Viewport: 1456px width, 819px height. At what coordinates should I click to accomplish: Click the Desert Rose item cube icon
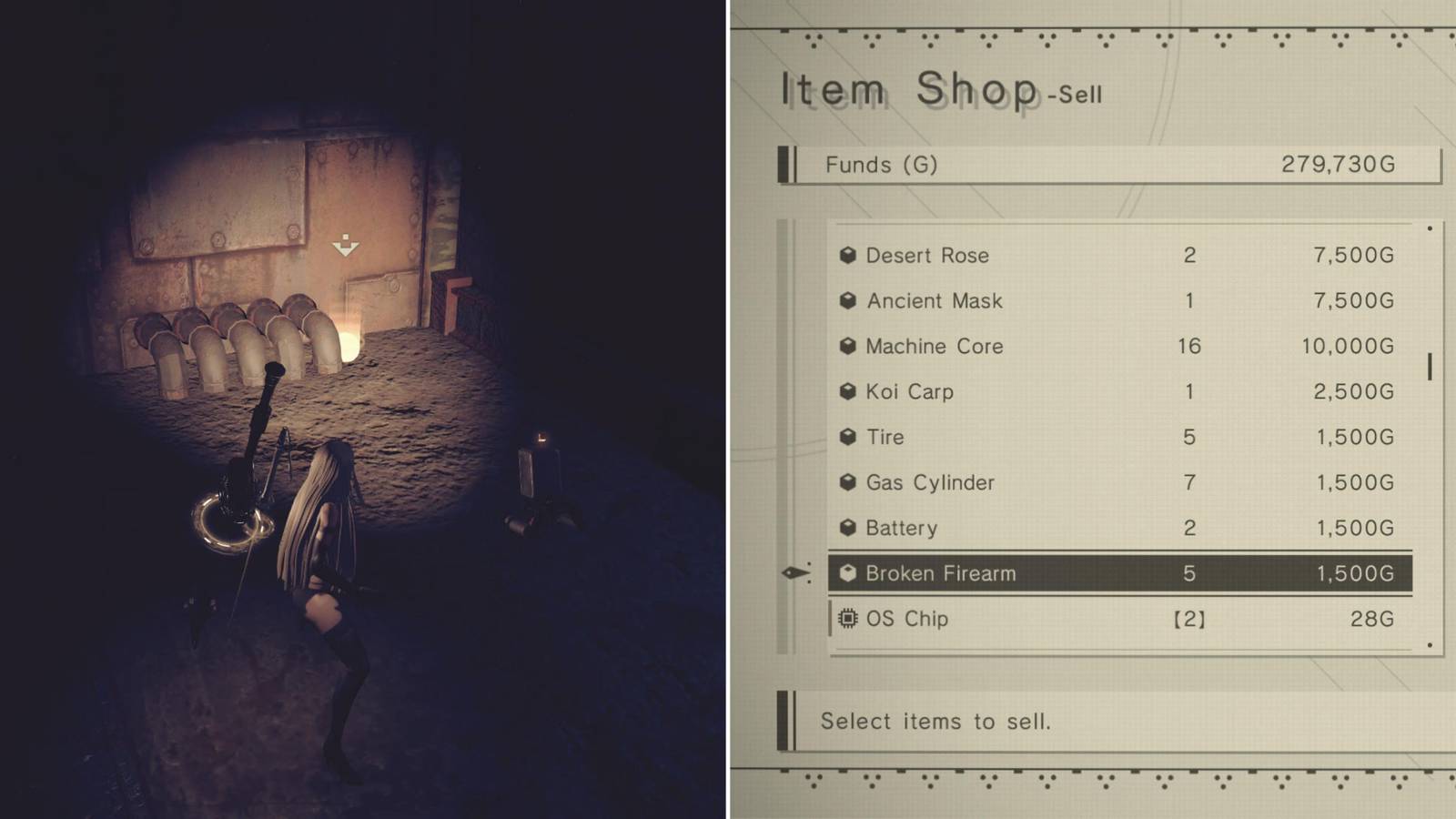pos(848,256)
